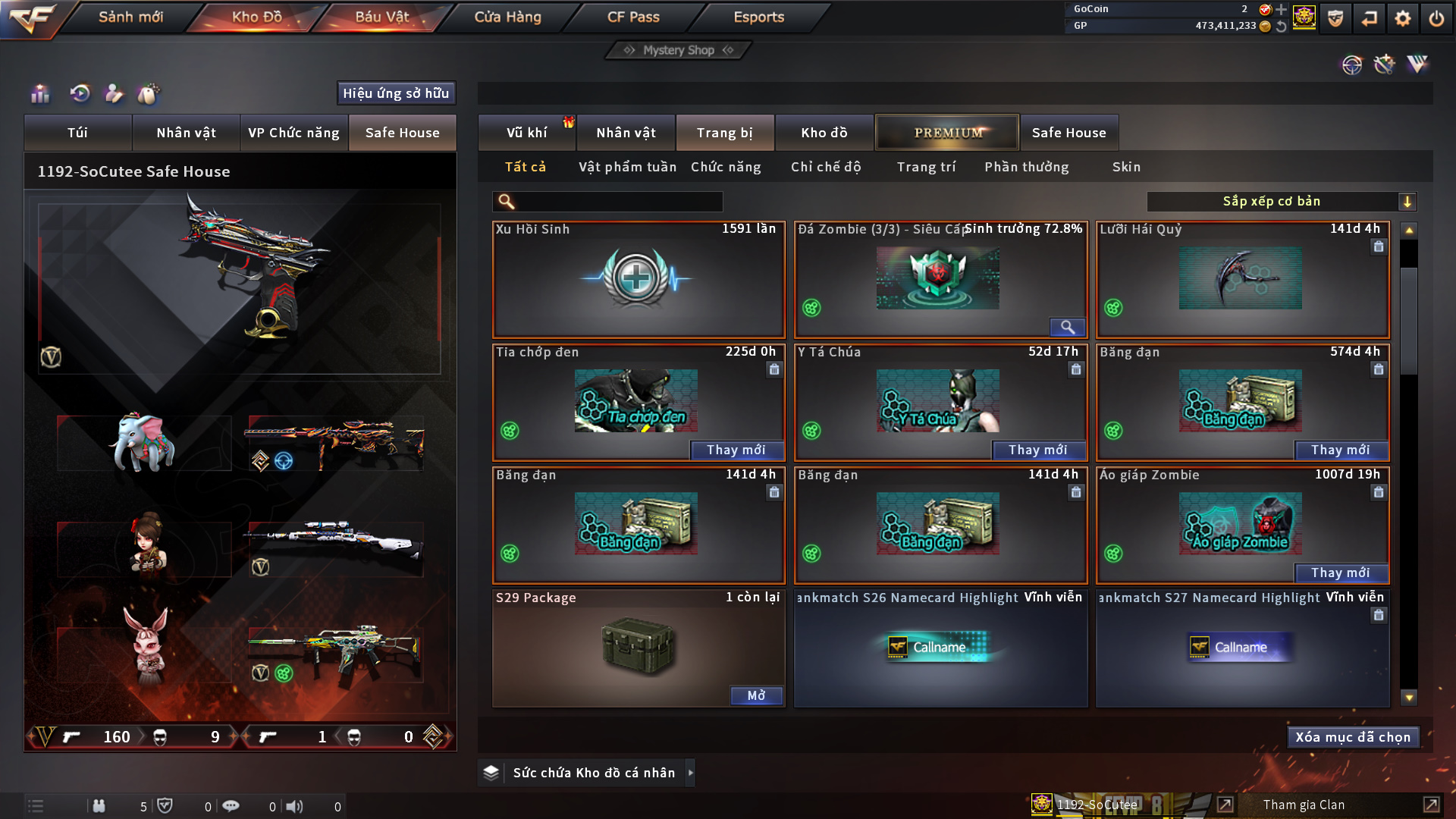Open the S29 Package with Mở
The height and width of the screenshot is (819, 1456).
(756, 696)
